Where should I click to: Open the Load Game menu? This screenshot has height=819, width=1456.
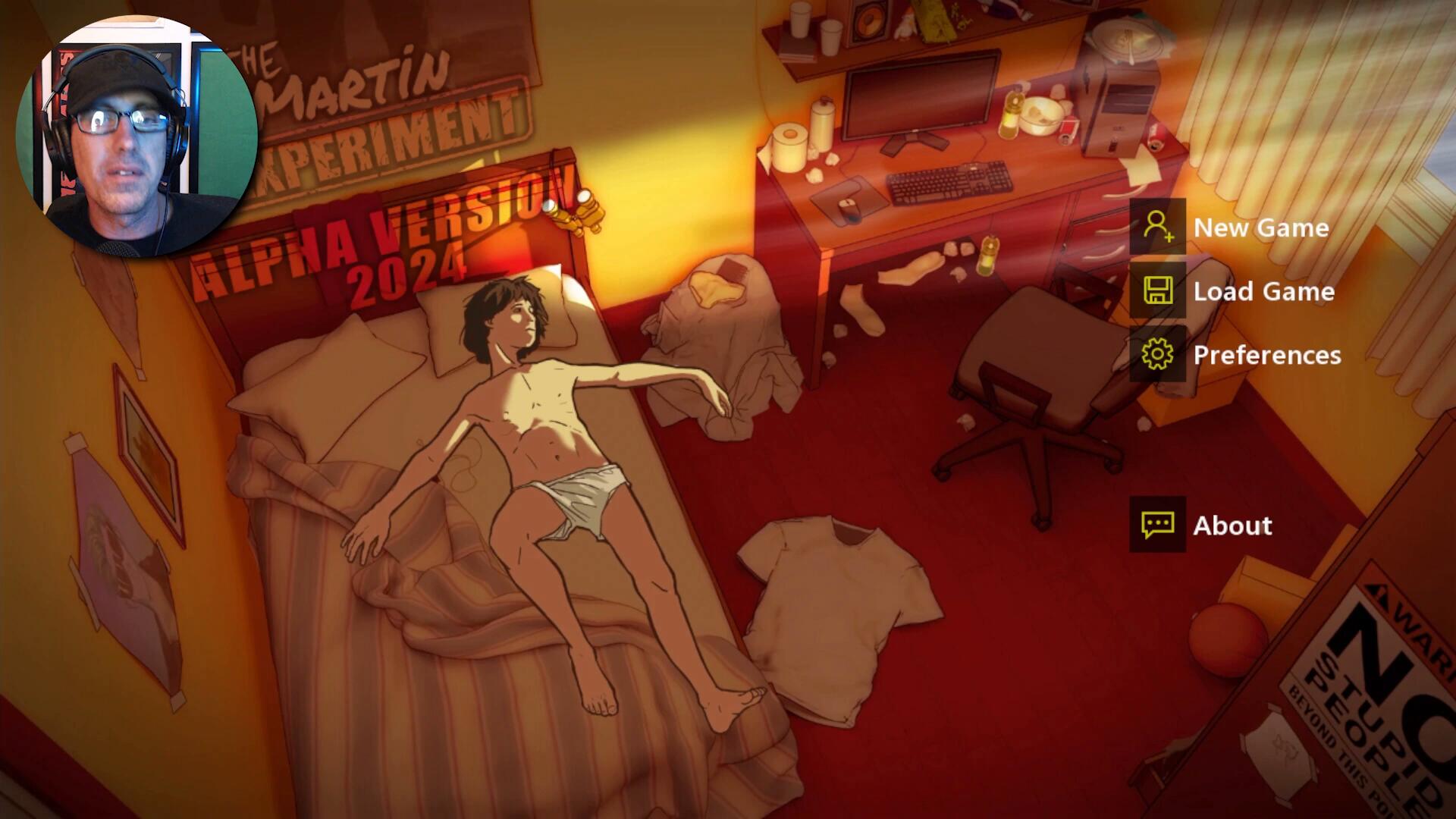coord(1263,291)
